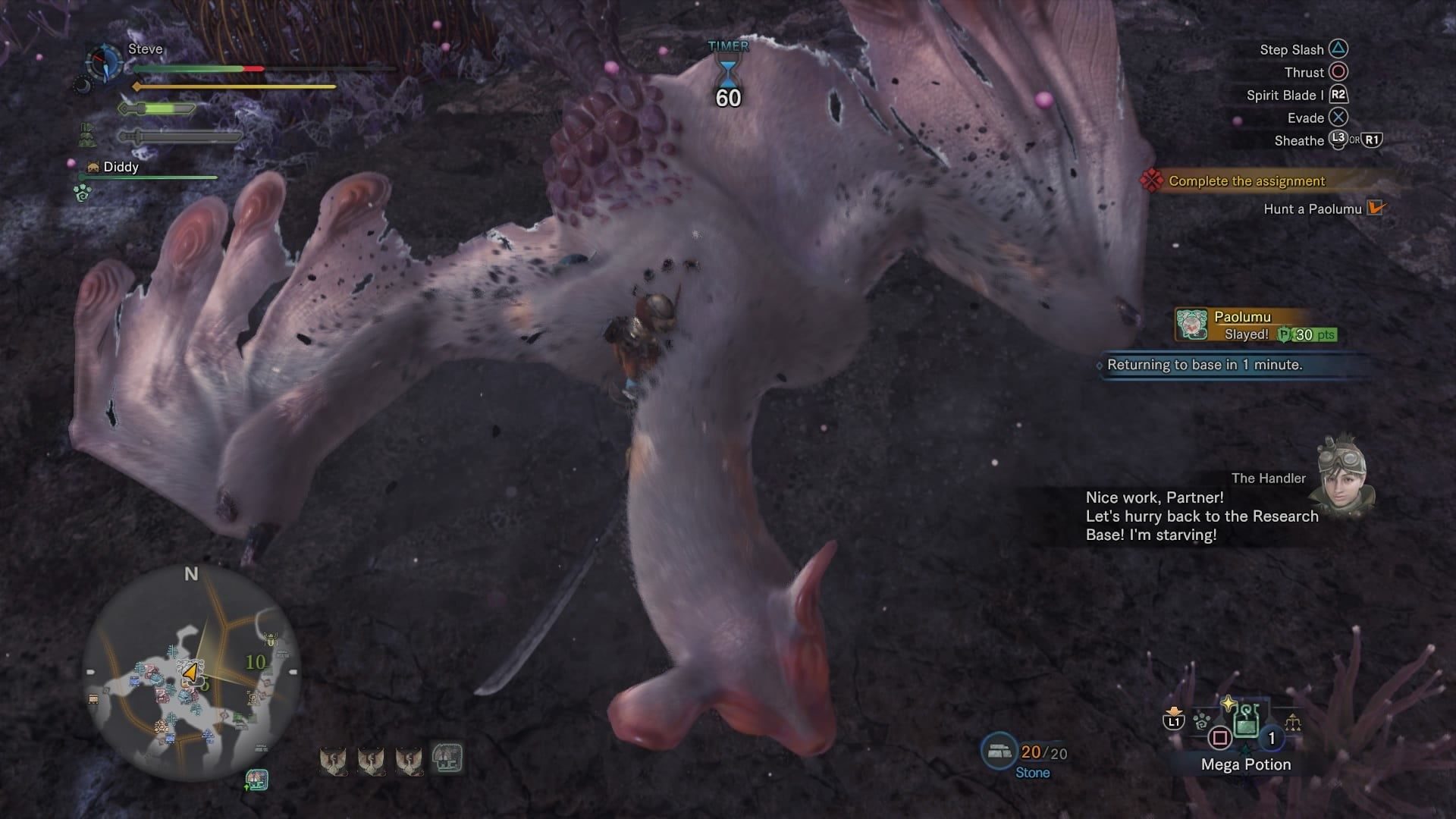Select the Stone slinger ammo icon

click(999, 752)
